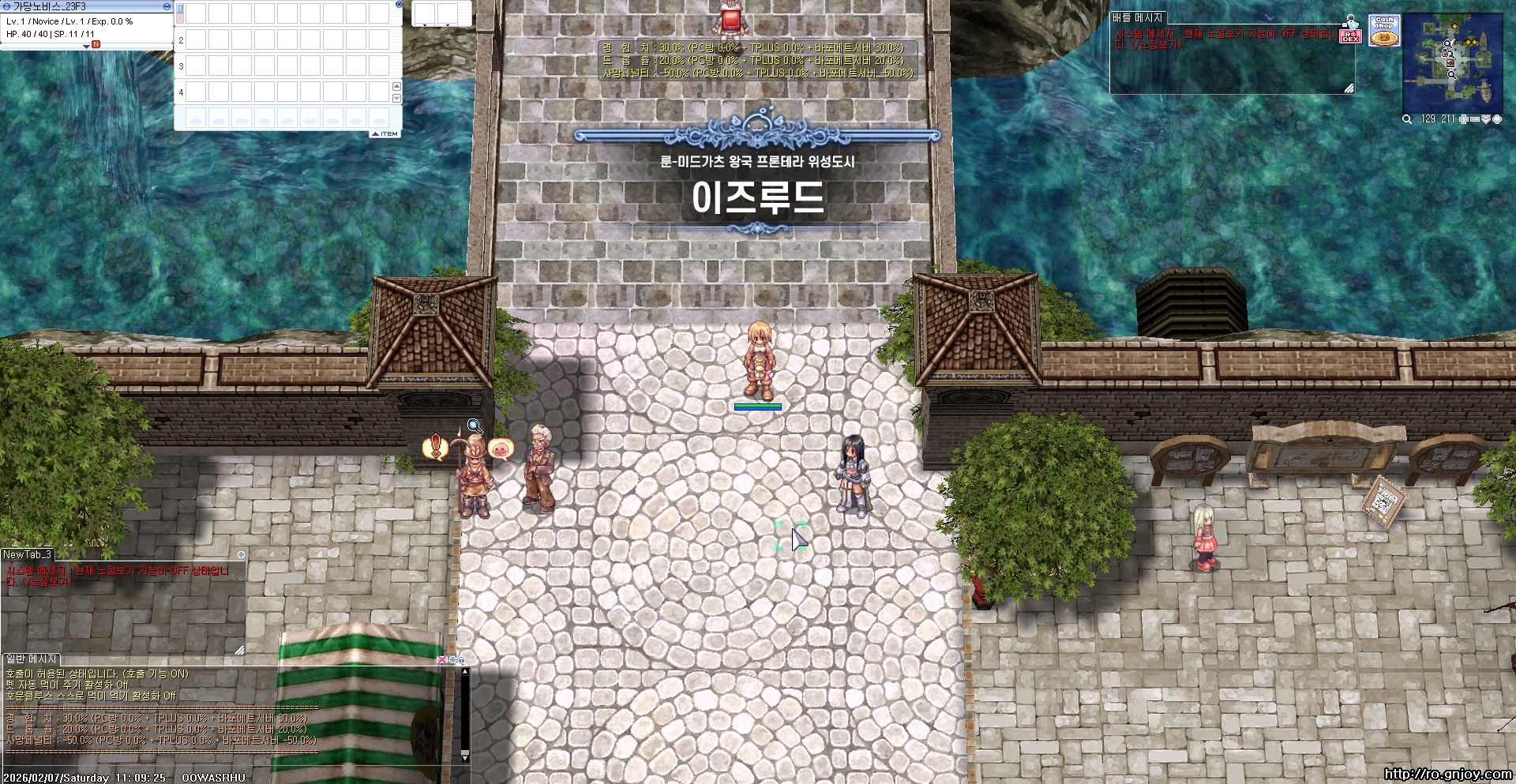
Task: Click the red N emblem under the HP bar
Action: [96, 44]
